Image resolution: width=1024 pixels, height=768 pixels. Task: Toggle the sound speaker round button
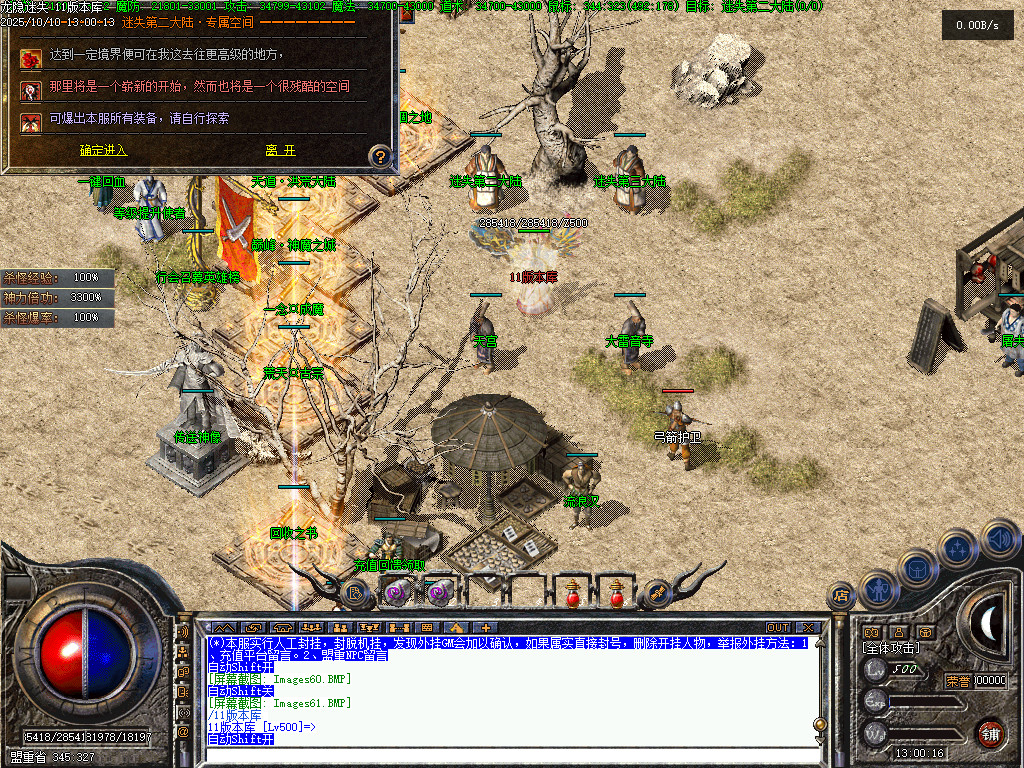tap(998, 538)
